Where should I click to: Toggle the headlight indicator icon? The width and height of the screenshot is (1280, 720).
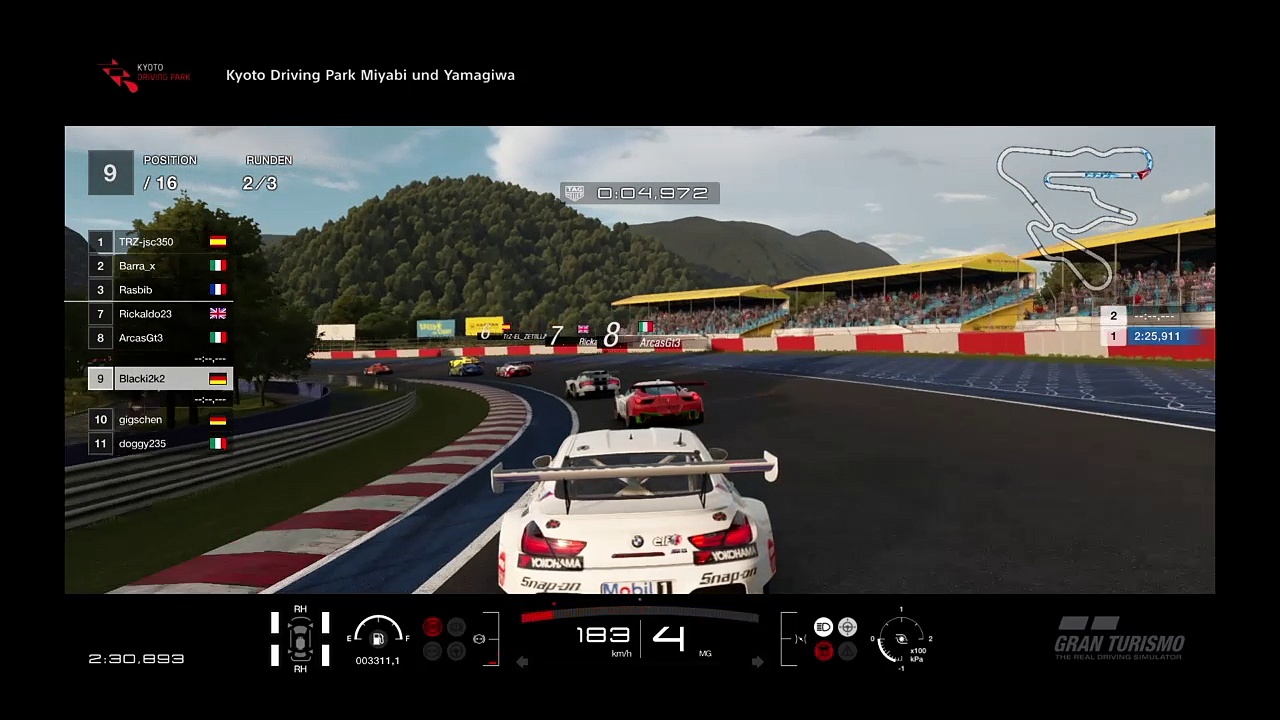point(823,627)
